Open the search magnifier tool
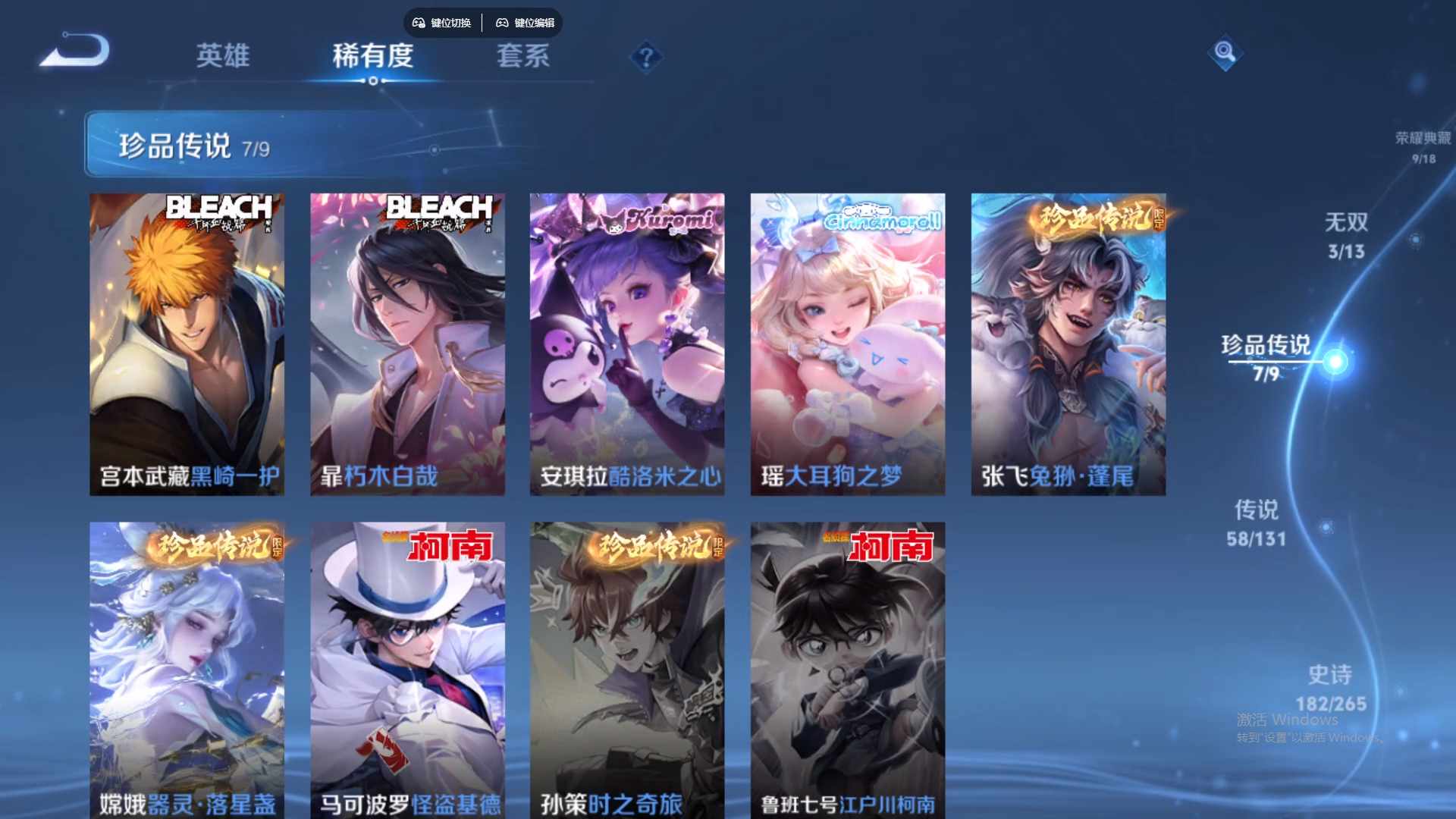The height and width of the screenshot is (819, 1456). click(x=1225, y=55)
